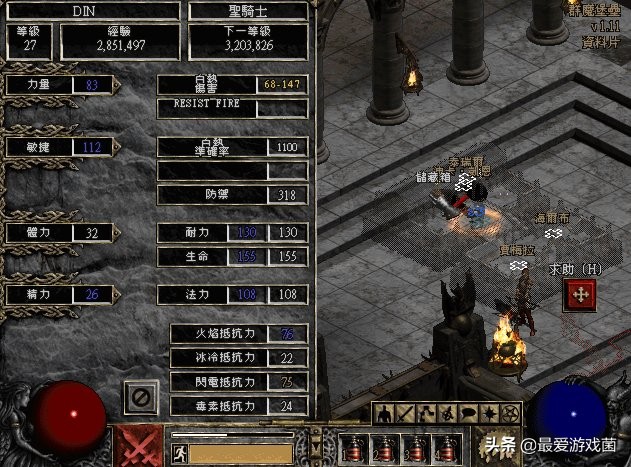Screen dimensions: 631x467
Task: Click the crossed swords attack skill icon
Action: click(x=138, y=445)
